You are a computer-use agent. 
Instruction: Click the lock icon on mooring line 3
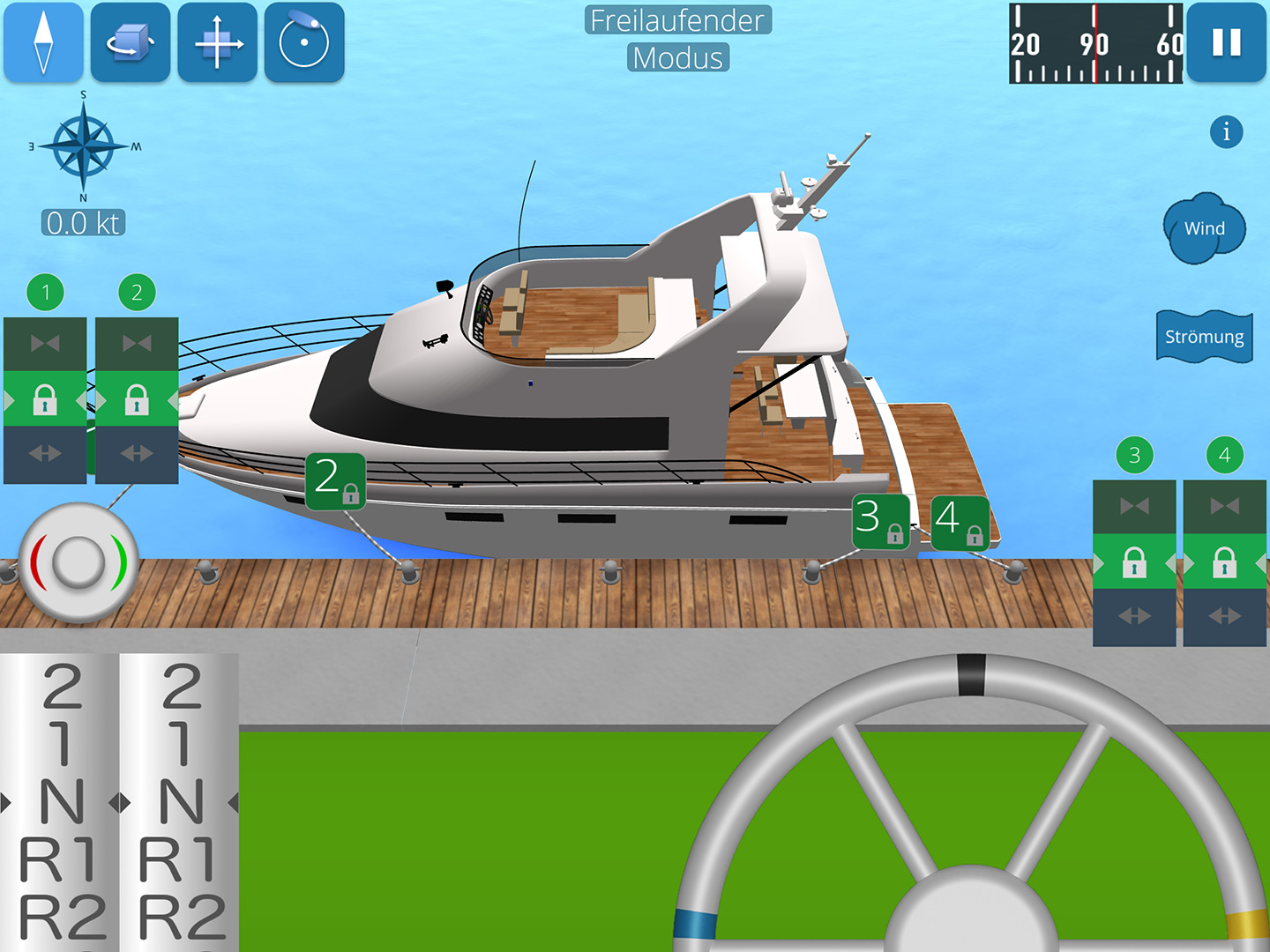pyautogui.click(x=1133, y=564)
